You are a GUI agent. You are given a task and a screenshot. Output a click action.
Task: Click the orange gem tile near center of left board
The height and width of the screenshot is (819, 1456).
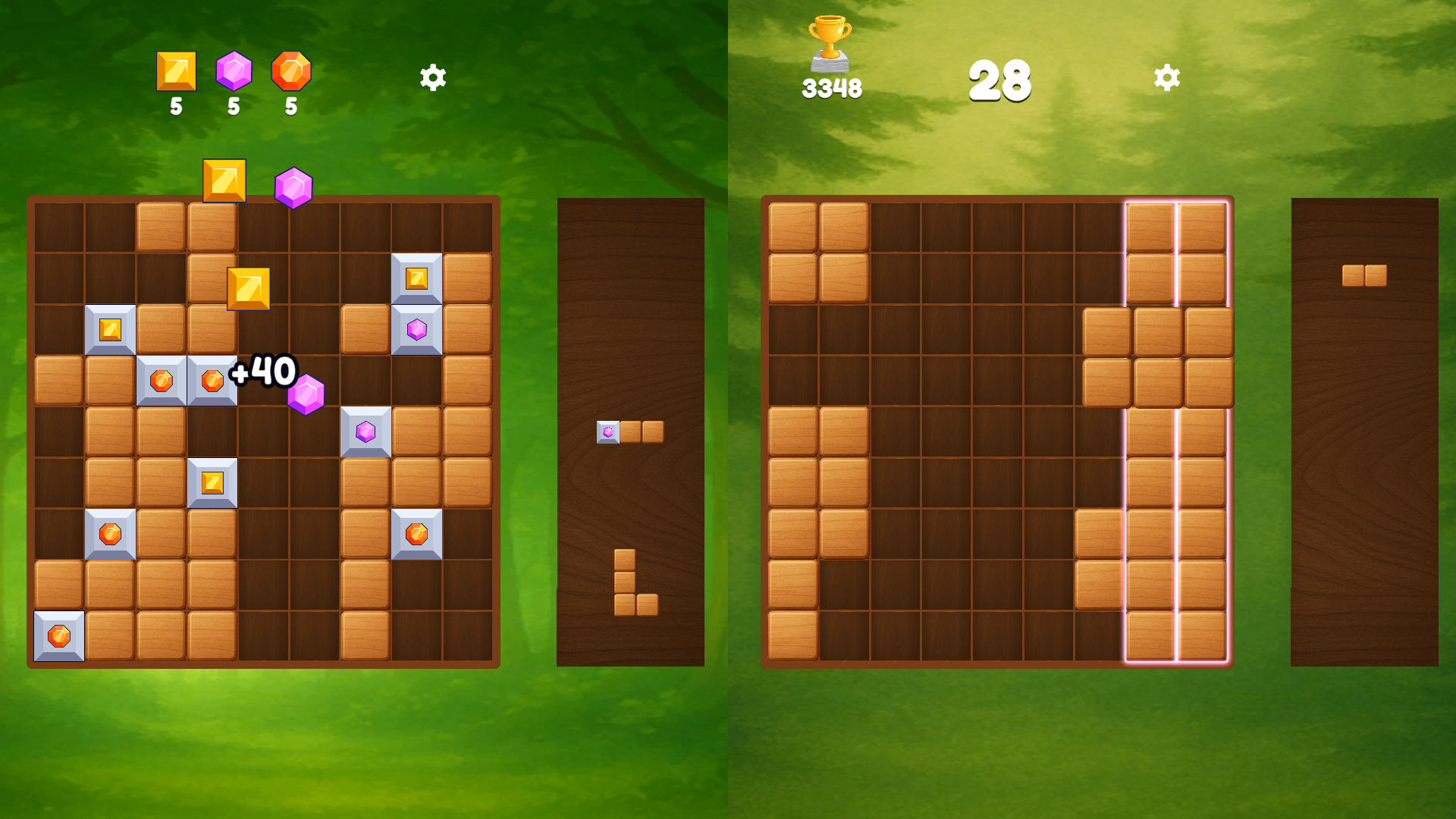pos(161,378)
